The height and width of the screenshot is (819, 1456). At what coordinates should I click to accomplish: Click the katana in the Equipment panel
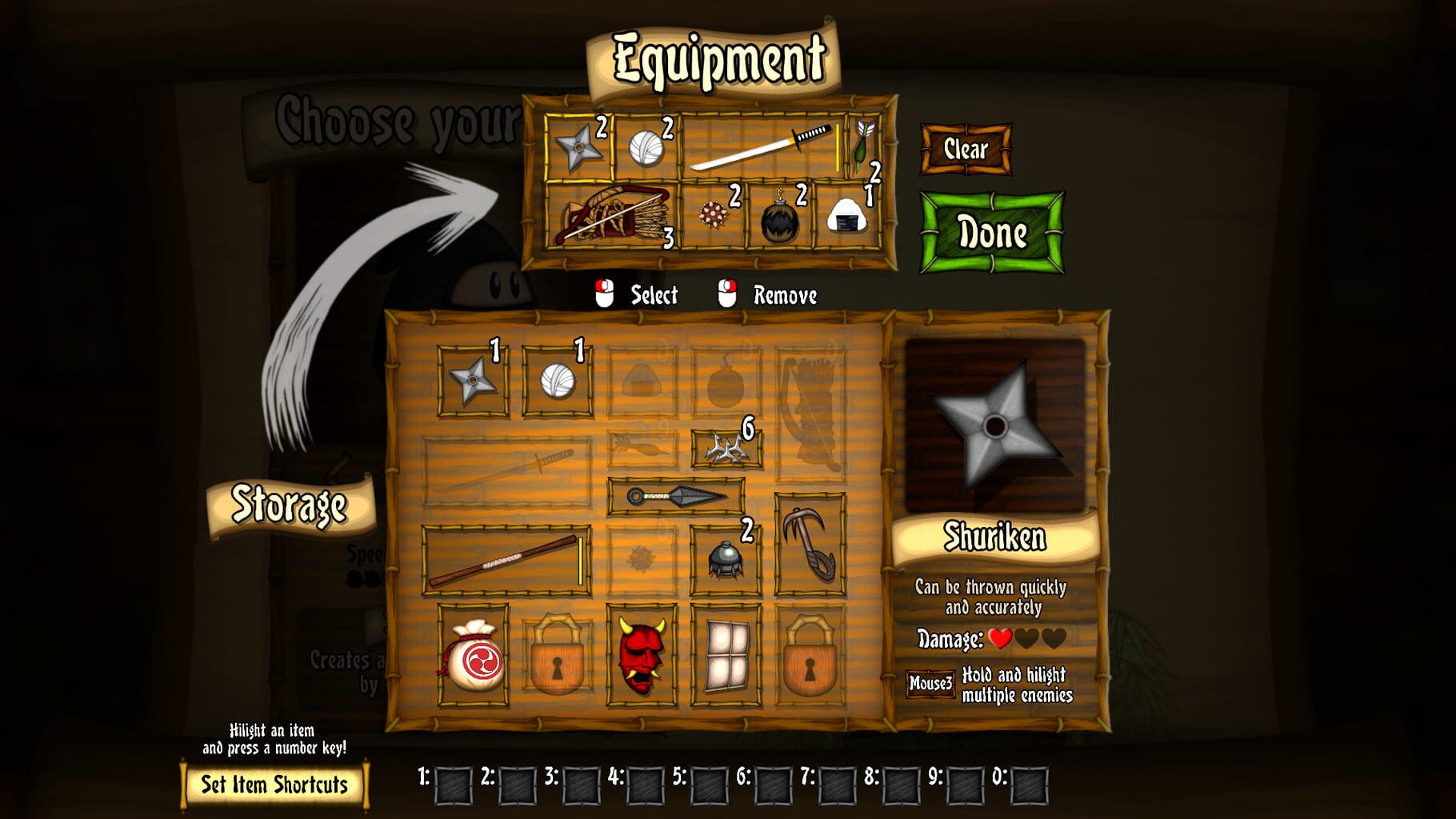760,148
